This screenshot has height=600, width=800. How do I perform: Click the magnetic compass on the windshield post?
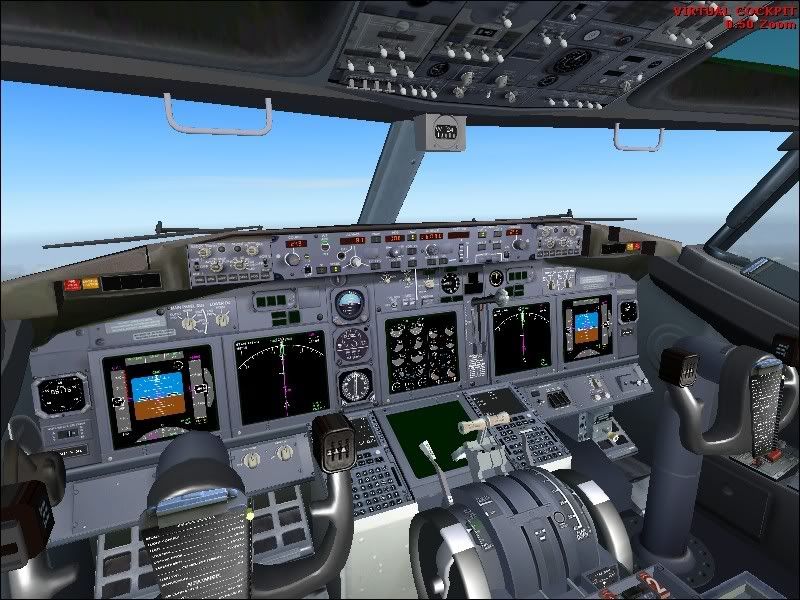pos(438,131)
